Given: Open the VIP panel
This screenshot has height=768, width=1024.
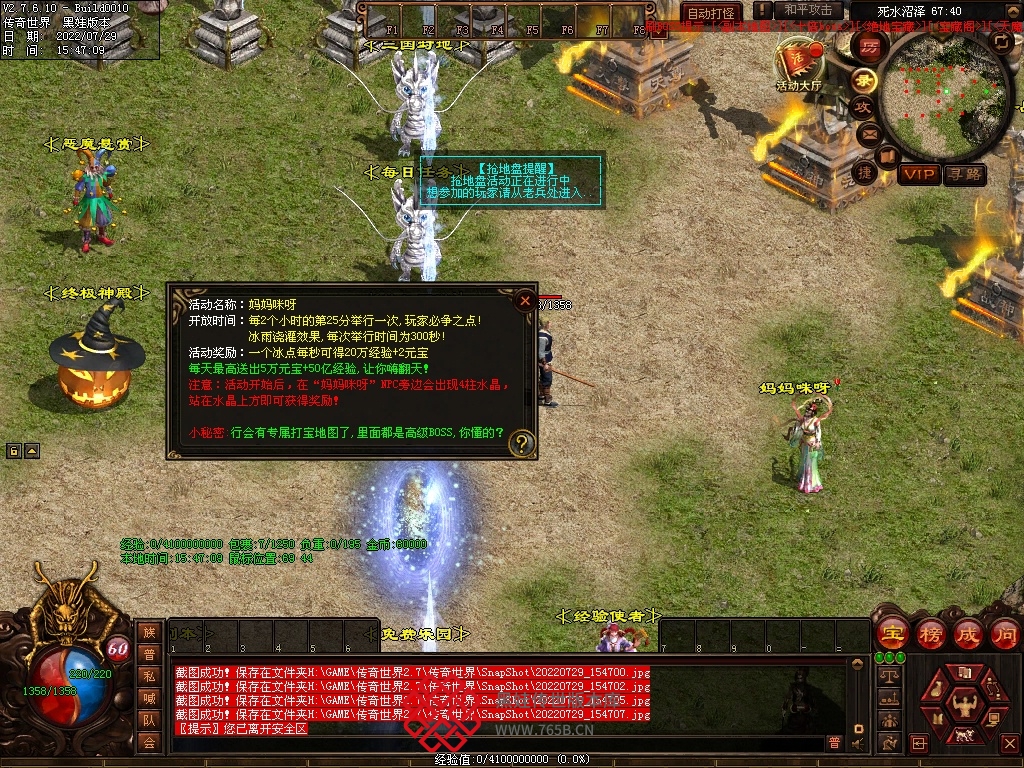Looking at the screenshot, I should click(918, 175).
